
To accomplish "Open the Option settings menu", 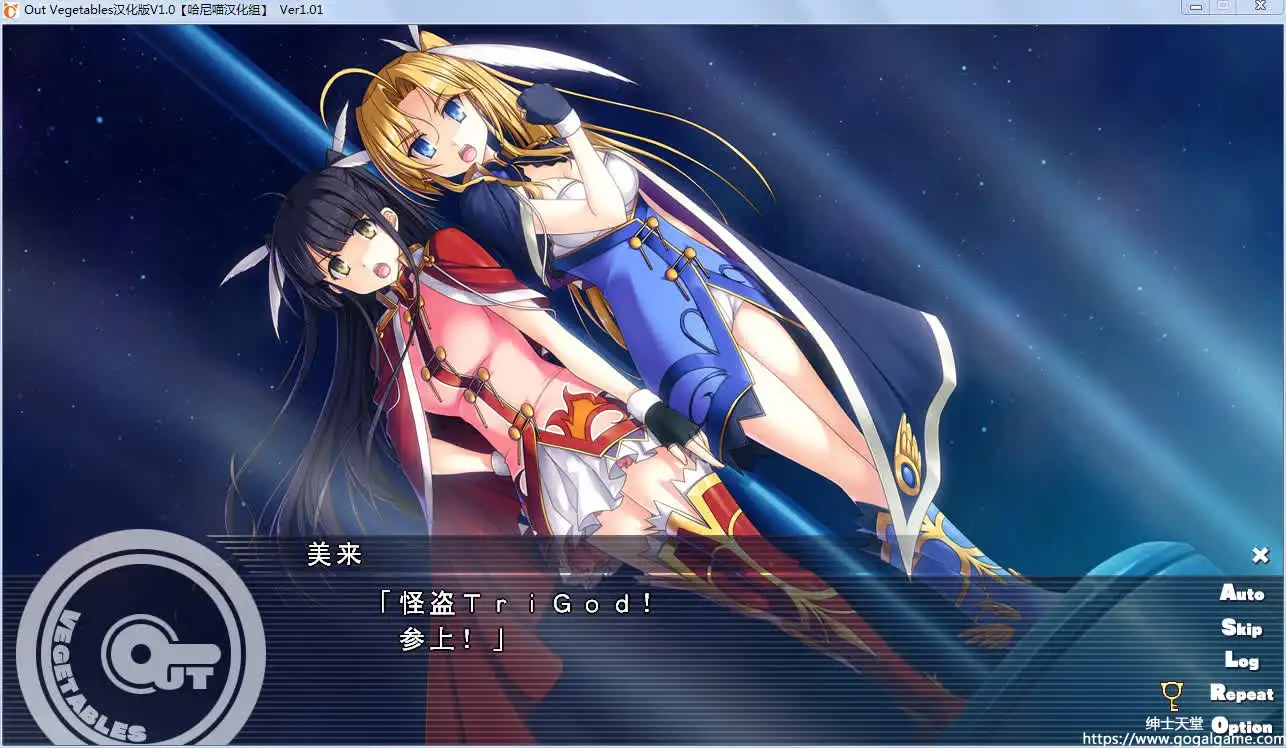I will pos(1241,727).
